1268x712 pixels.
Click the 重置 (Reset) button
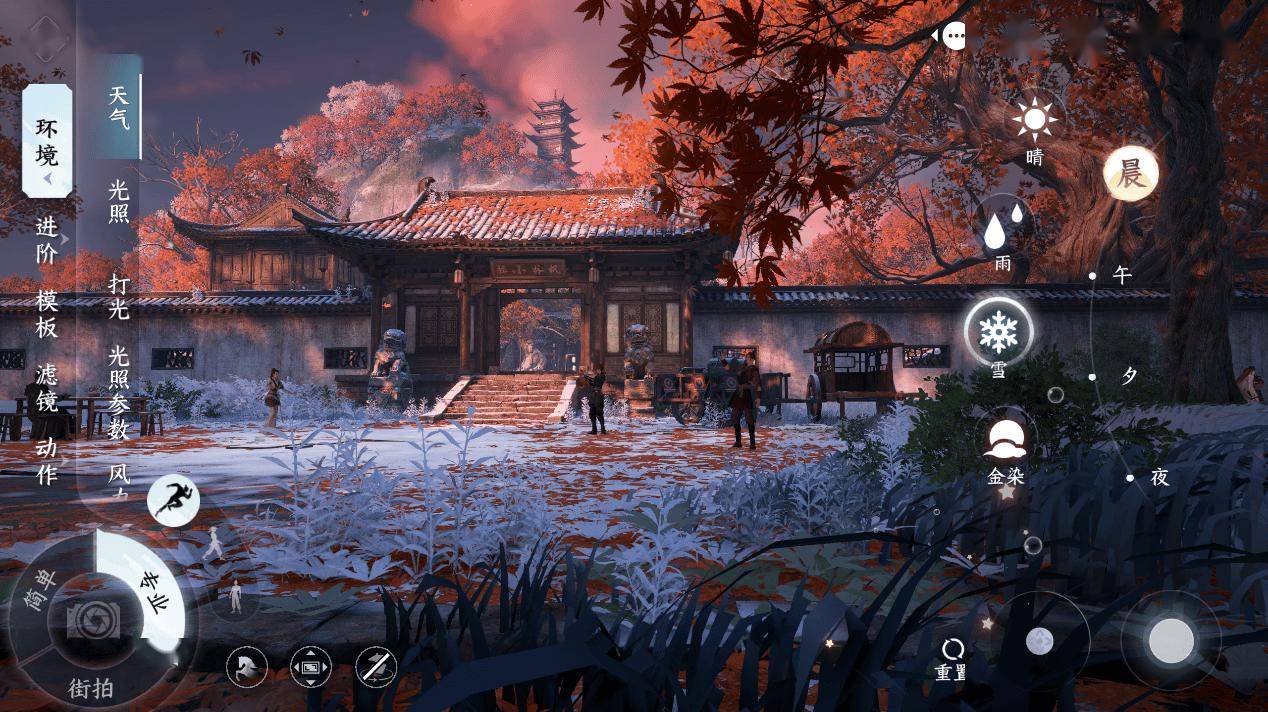pyautogui.click(x=952, y=659)
